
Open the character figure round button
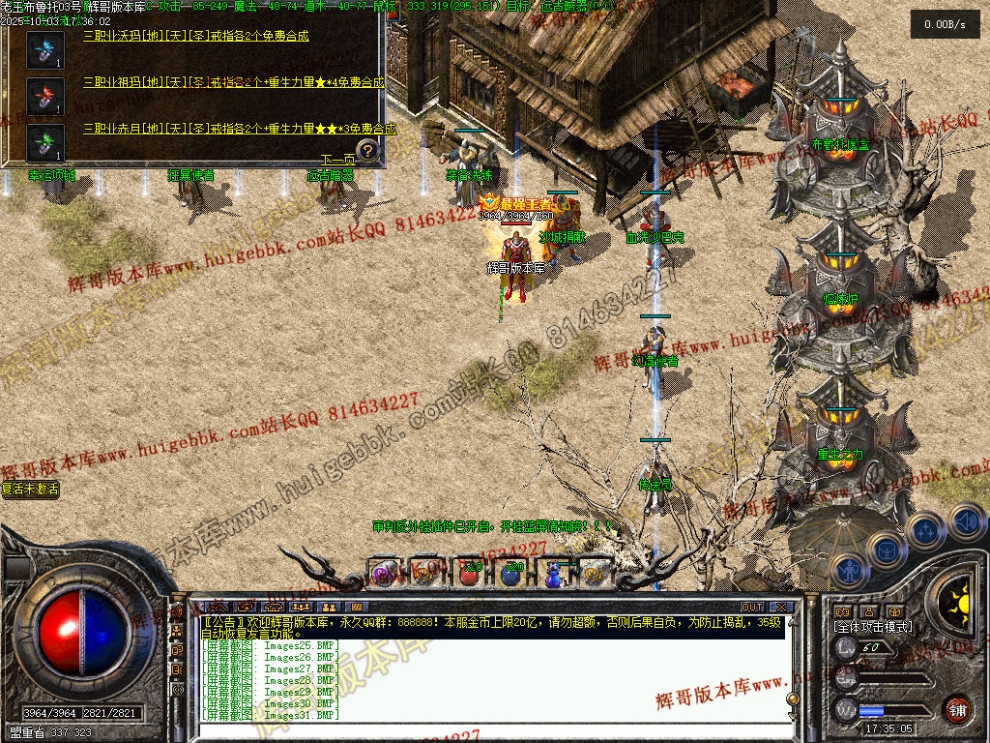(x=849, y=572)
